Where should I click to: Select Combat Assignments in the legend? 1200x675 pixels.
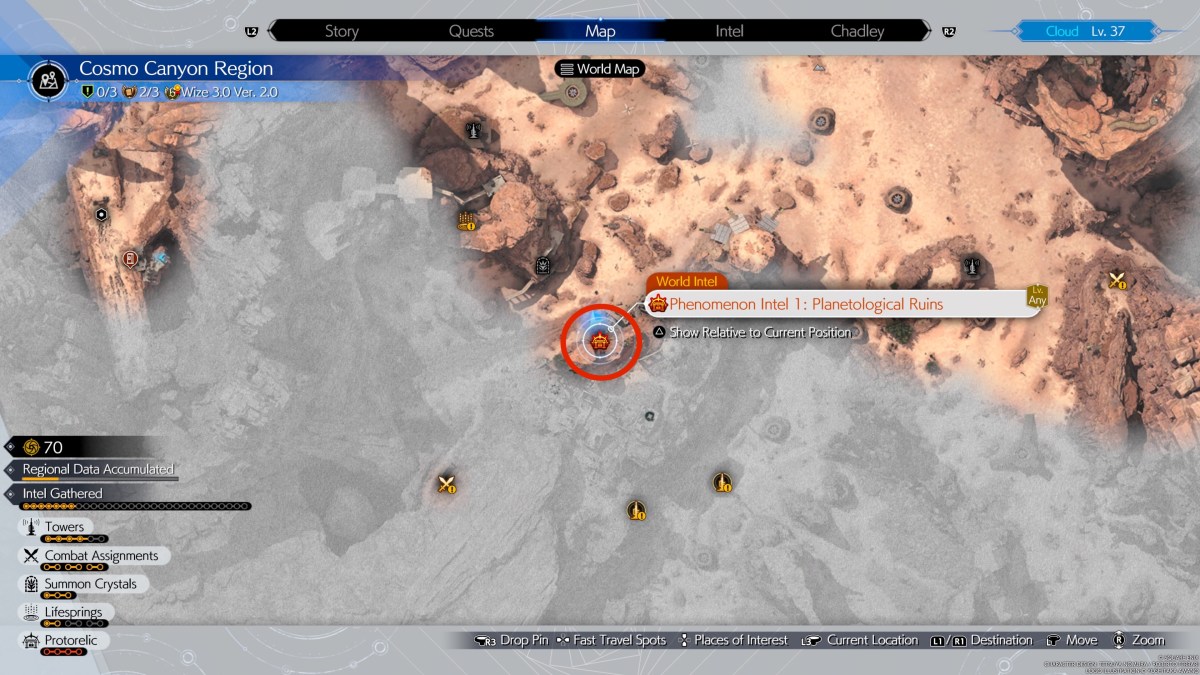click(100, 555)
